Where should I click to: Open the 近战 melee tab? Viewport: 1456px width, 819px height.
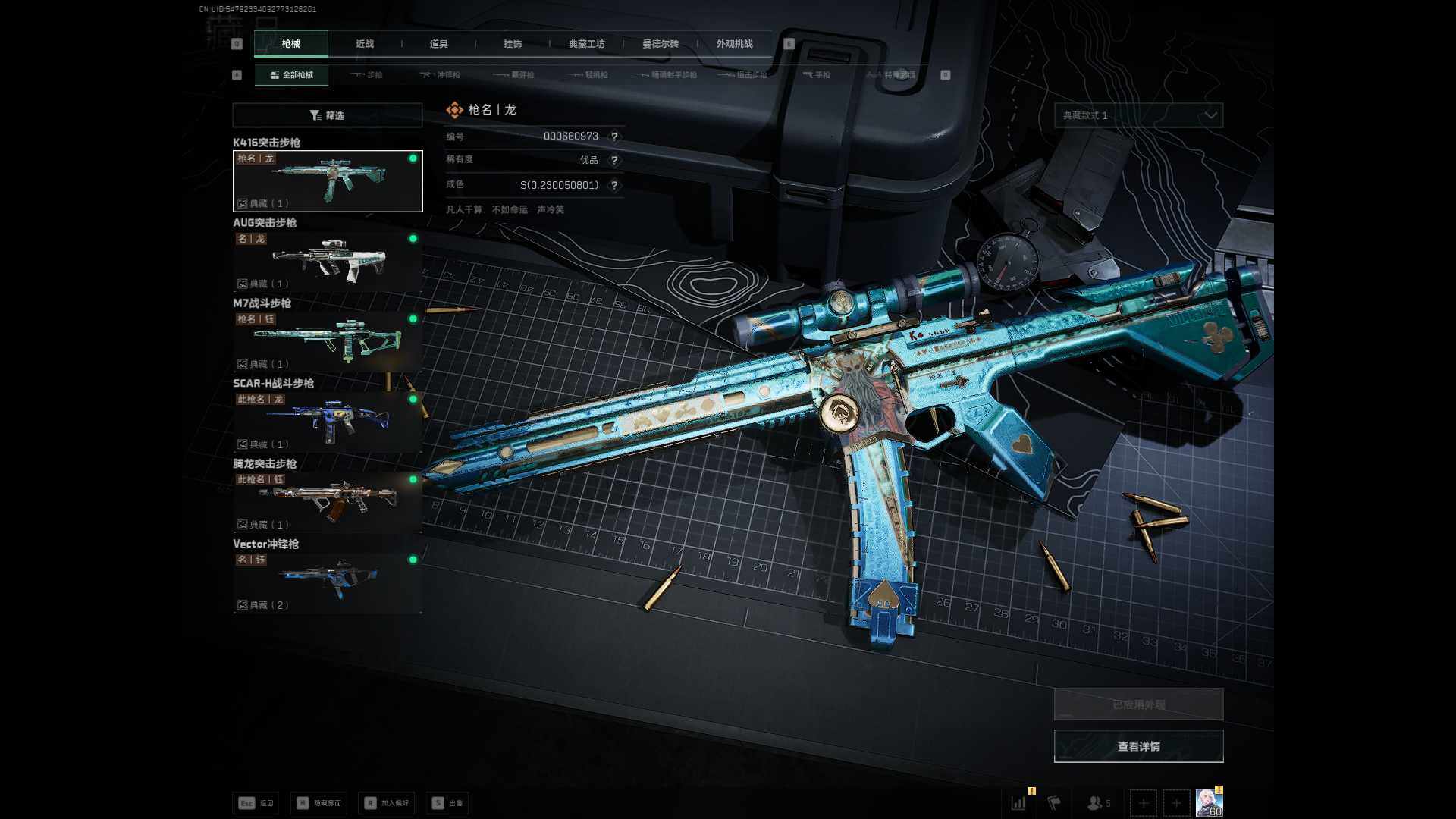point(365,44)
